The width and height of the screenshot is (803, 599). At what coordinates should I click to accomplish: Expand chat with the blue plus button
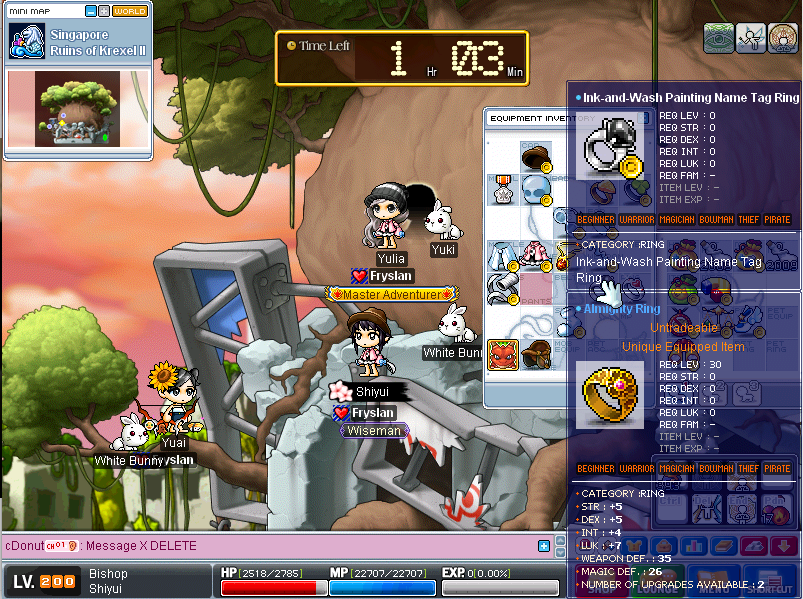point(544,546)
